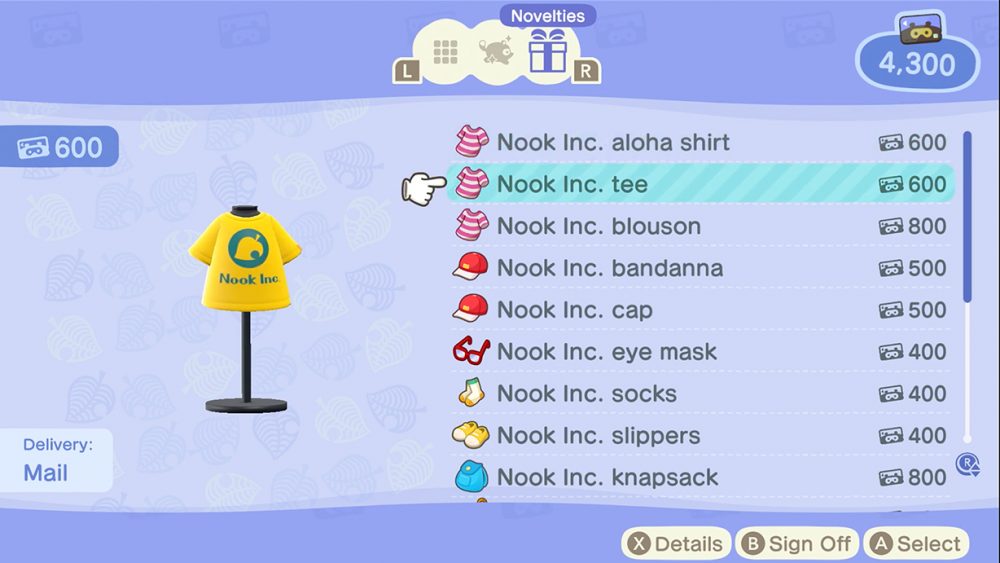Click the Sign Off button
This screenshot has width=1000, height=563.
pyautogui.click(x=797, y=544)
